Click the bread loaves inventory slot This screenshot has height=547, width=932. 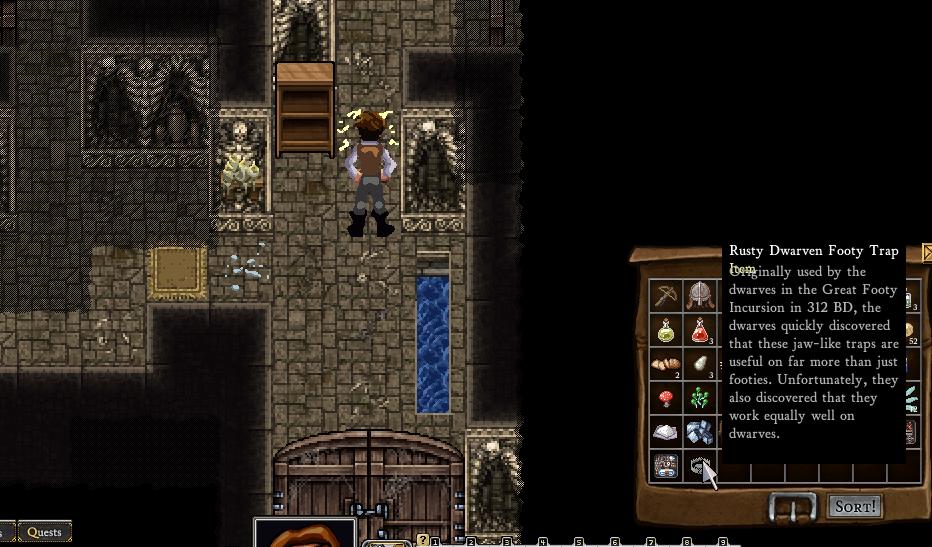point(666,364)
